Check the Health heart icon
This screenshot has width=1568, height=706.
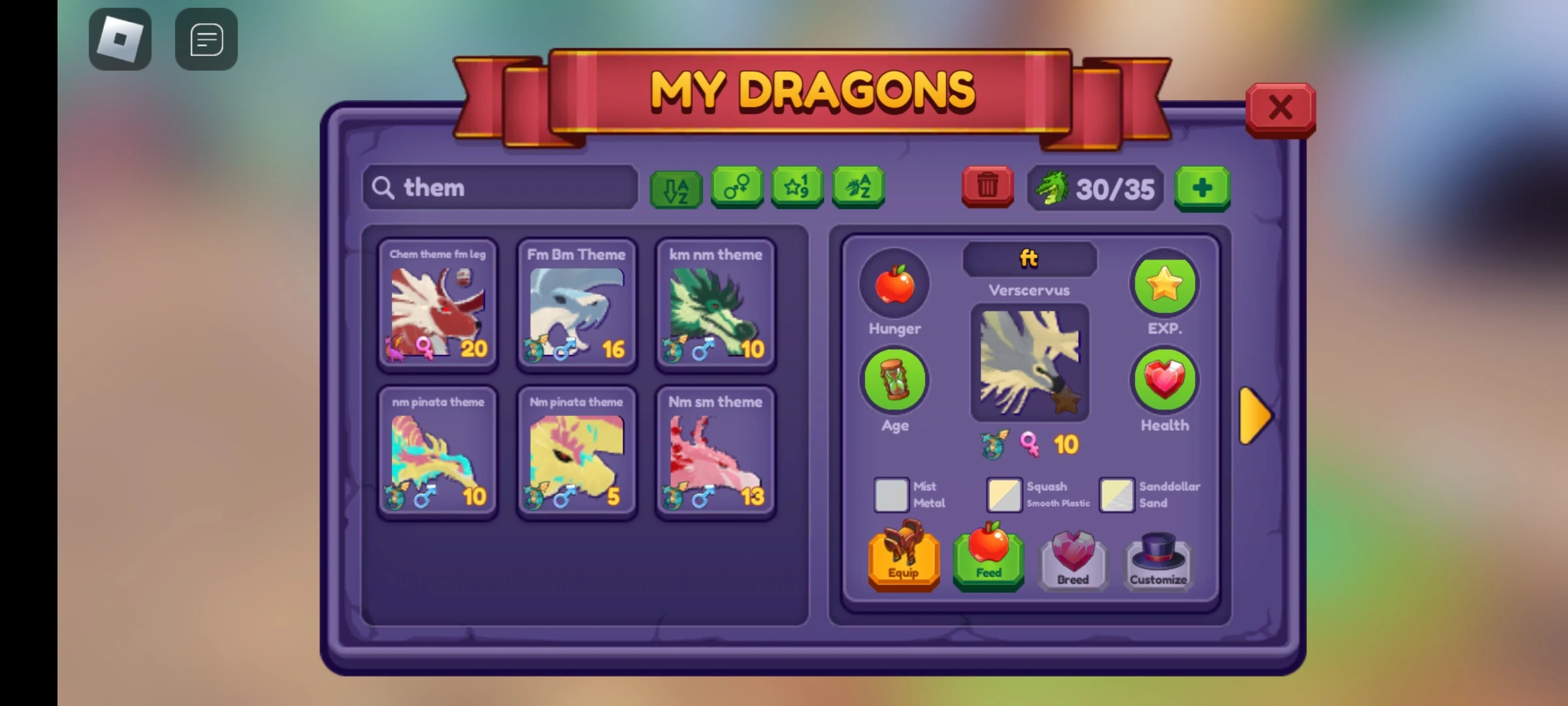[1164, 380]
